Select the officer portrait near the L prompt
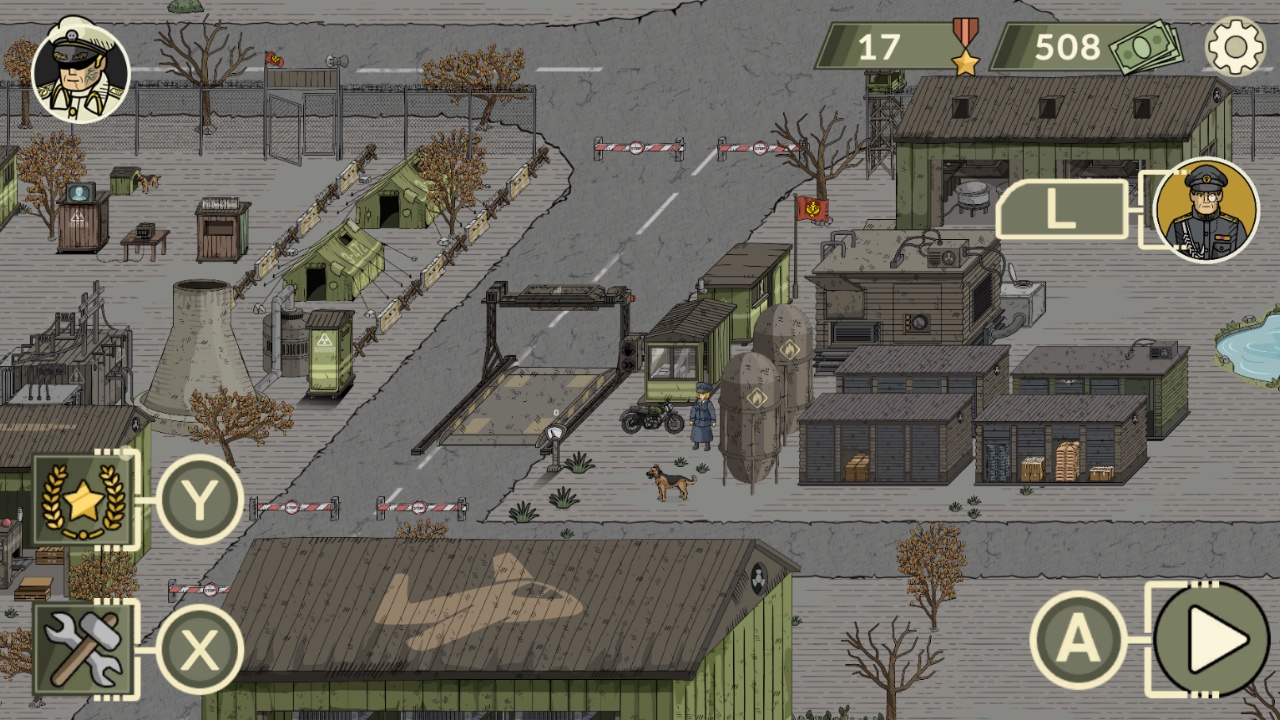This screenshot has width=1280, height=720. pyautogui.click(x=1207, y=212)
